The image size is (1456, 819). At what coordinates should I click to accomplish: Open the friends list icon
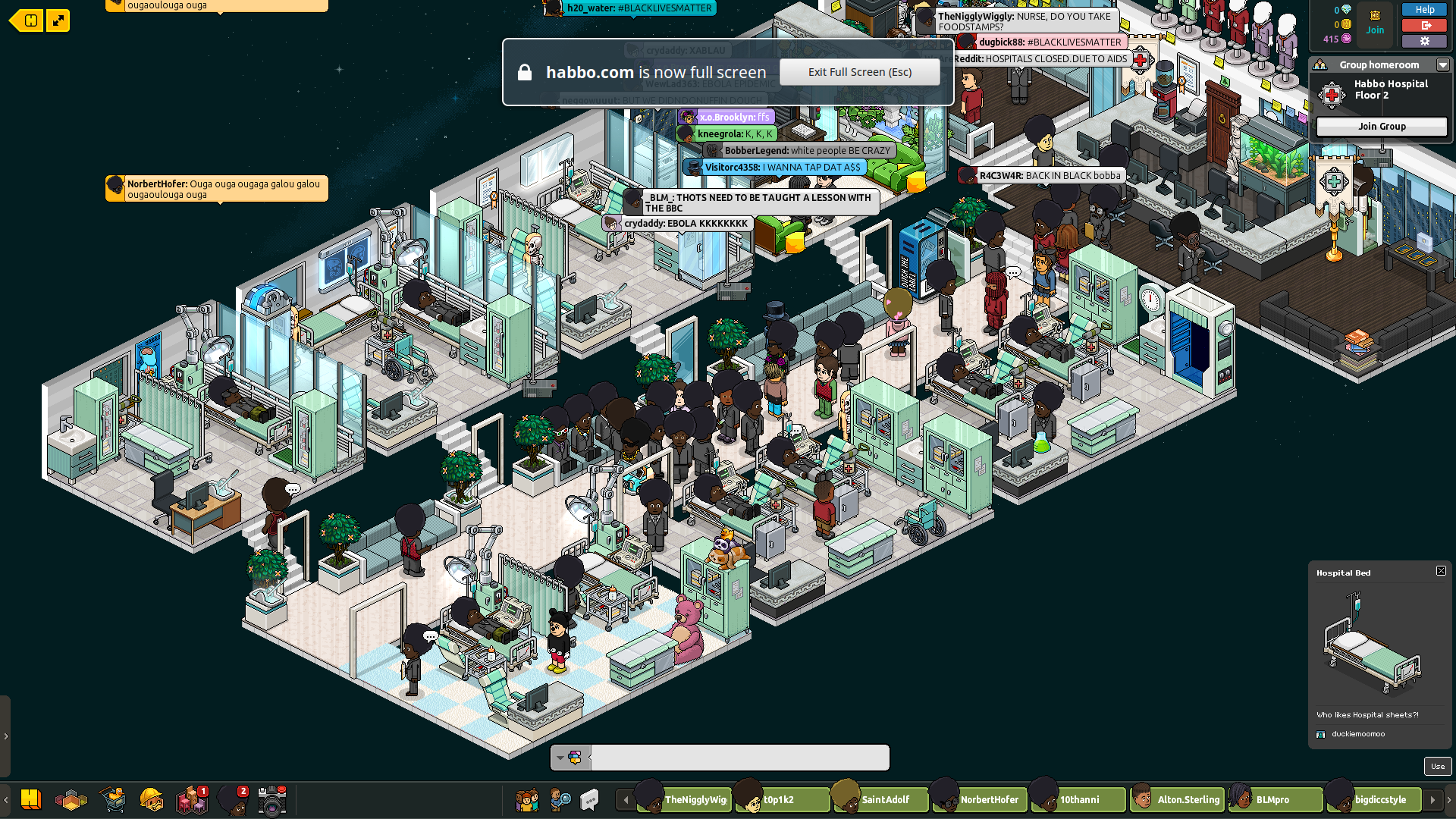(526, 799)
